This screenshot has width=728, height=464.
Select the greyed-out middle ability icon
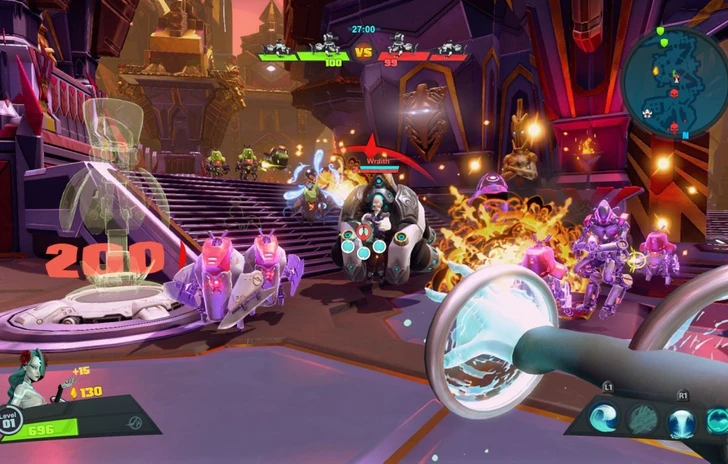pyautogui.click(x=643, y=420)
